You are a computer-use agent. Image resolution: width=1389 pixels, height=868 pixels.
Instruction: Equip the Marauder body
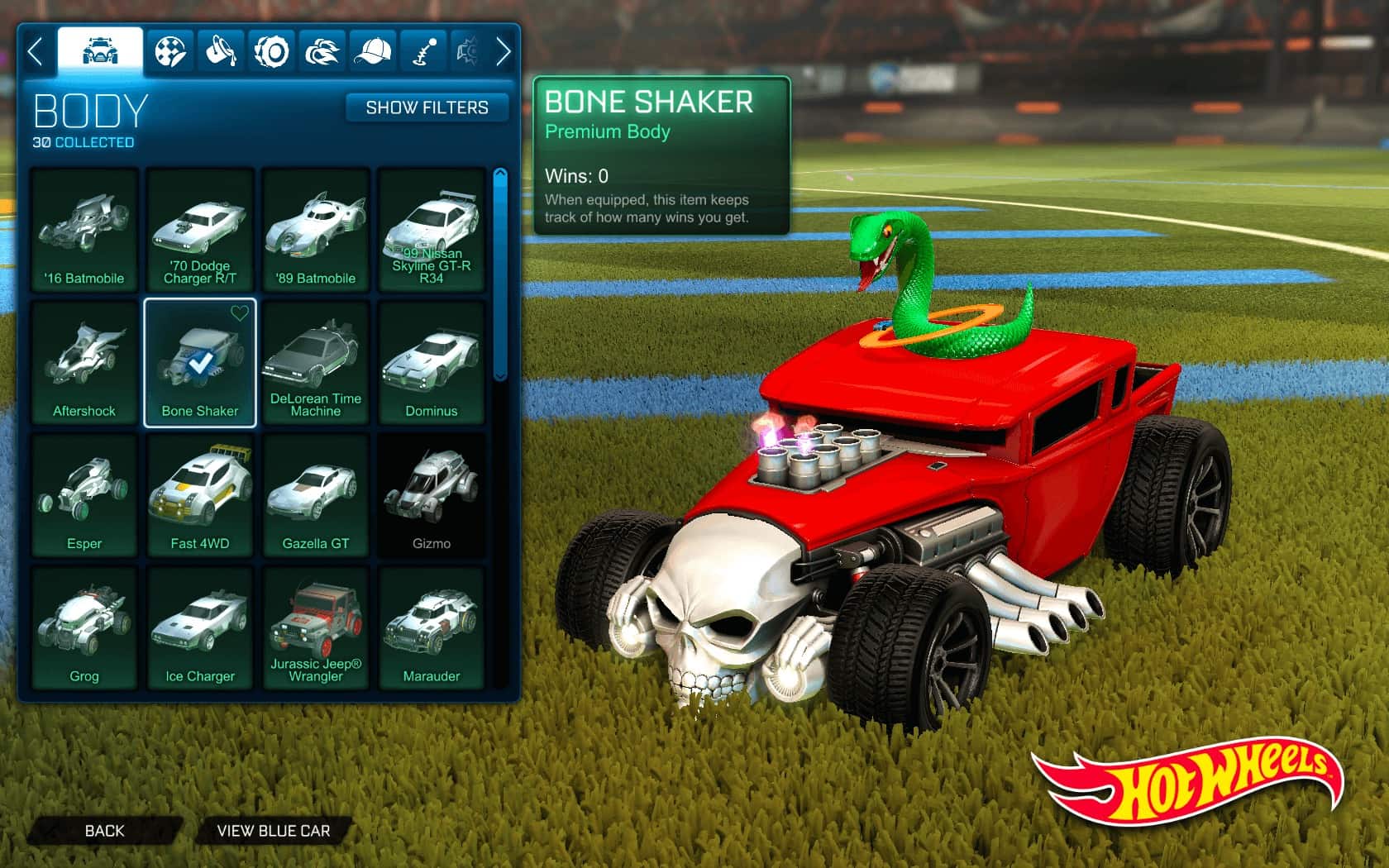432,627
